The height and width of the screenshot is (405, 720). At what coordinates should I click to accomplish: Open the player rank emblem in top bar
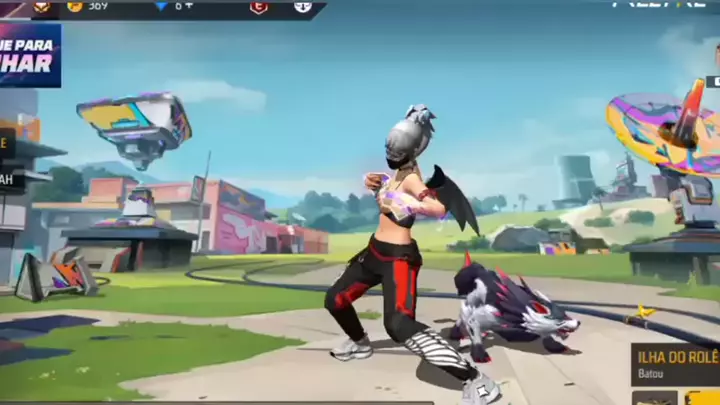point(42,6)
